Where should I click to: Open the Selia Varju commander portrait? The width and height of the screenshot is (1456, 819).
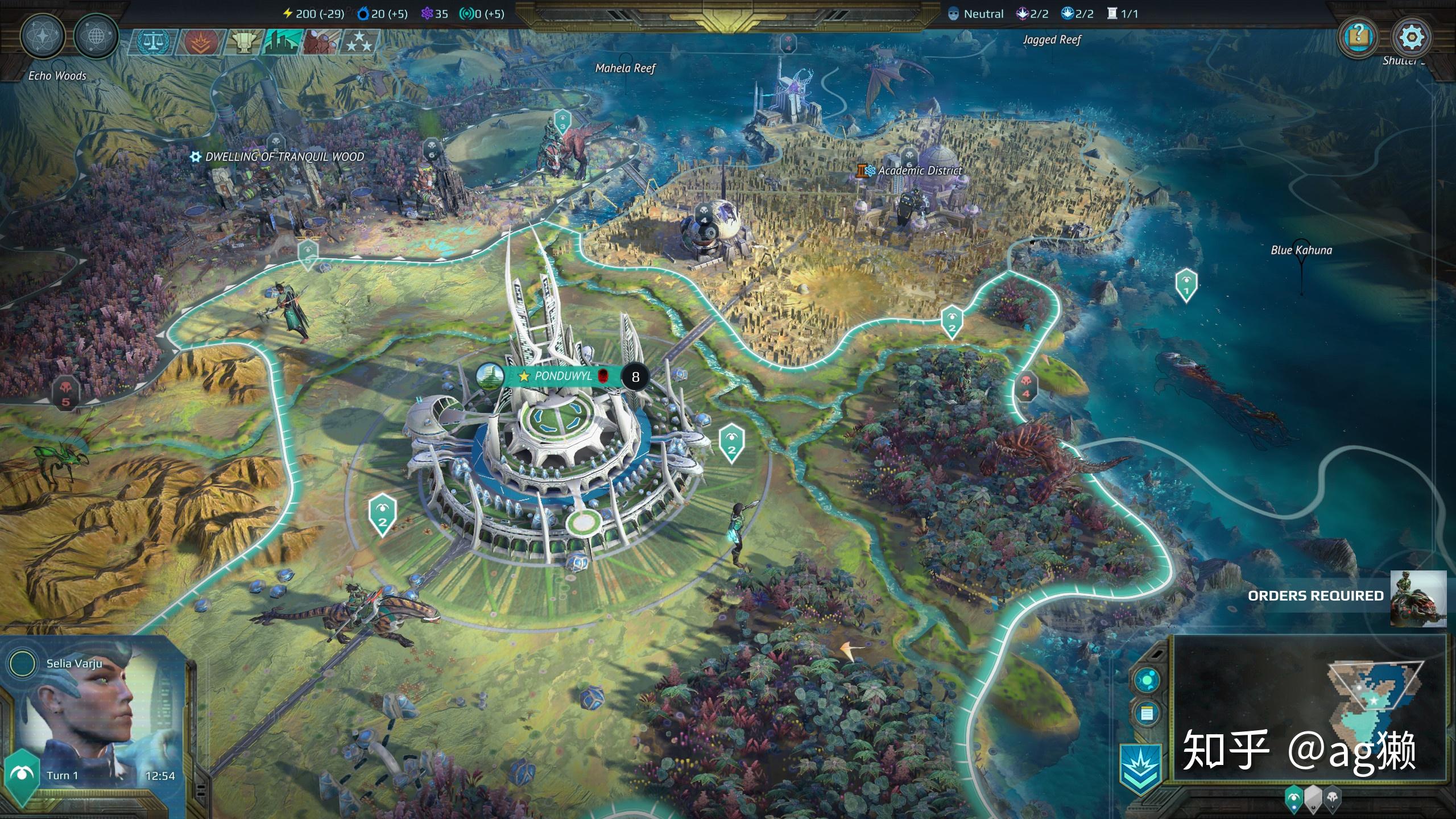pyautogui.click(x=91, y=717)
